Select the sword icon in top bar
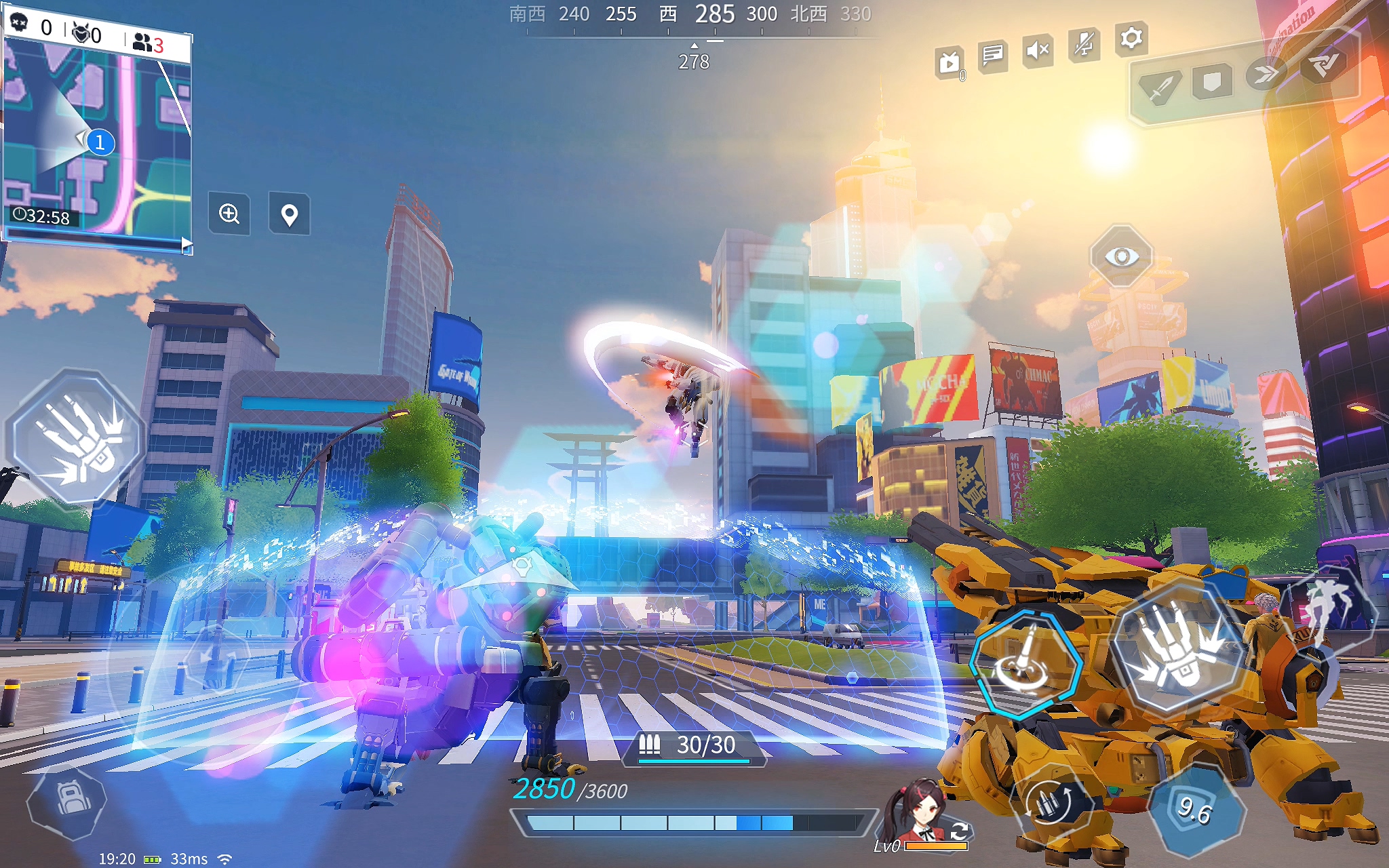Viewport: 1389px width, 868px height. 1160,88
